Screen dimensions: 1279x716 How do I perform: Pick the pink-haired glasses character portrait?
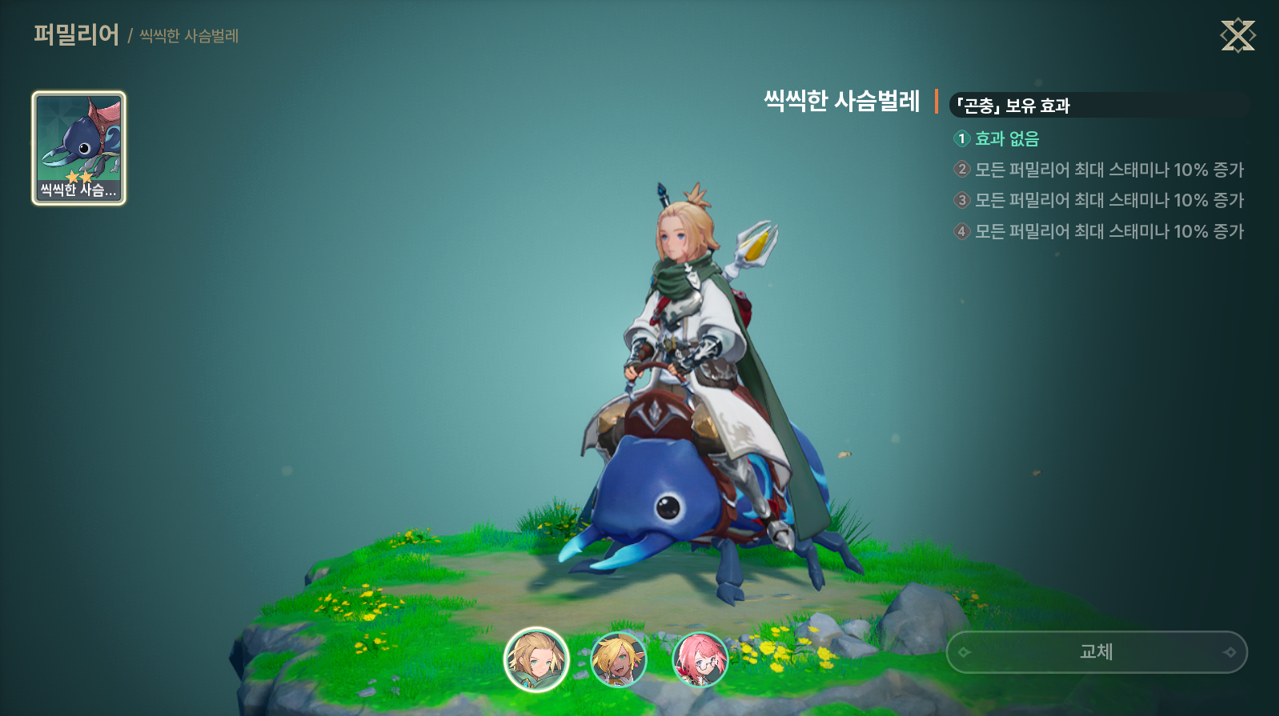(x=700, y=660)
